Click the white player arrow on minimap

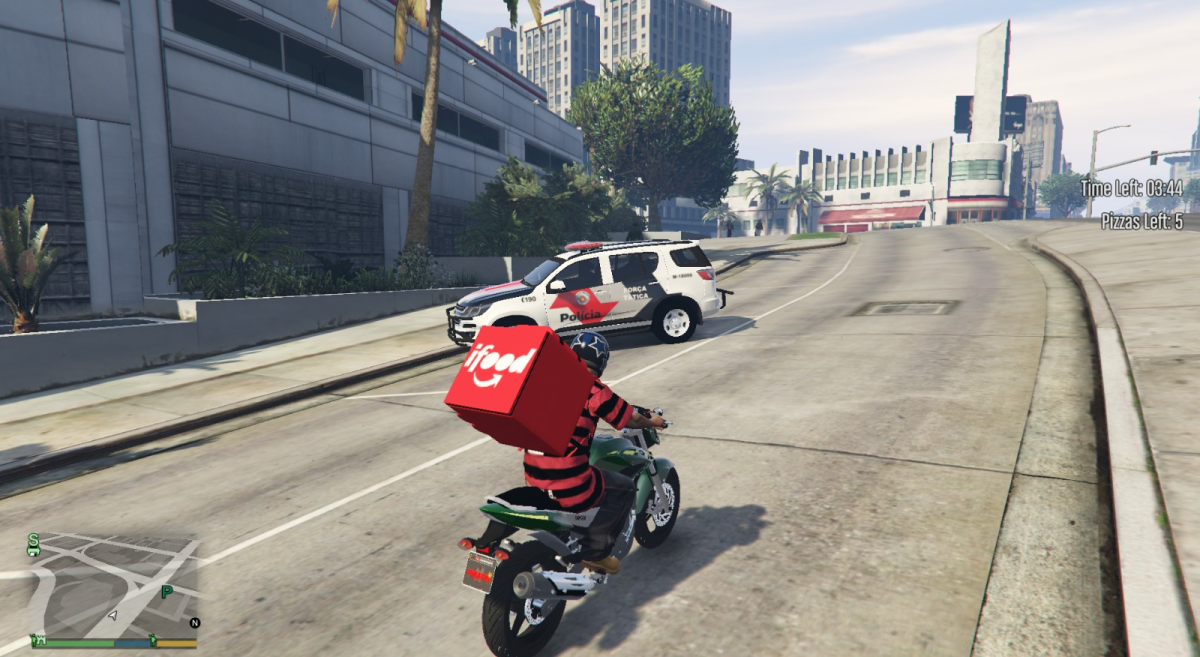[113, 615]
